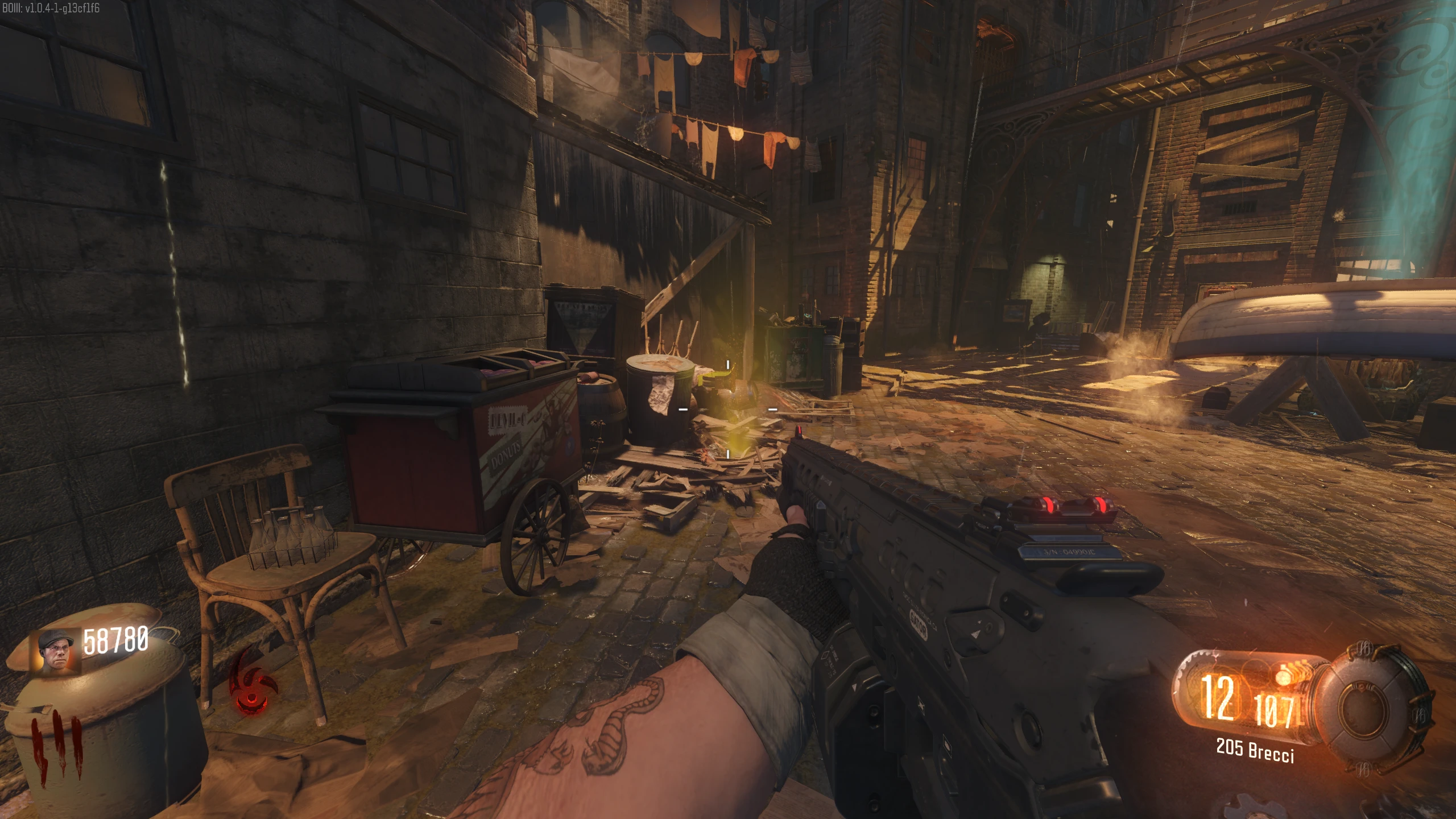This screenshot has height=819, width=1456.
Task: Click the player character portrait
Action: click(x=57, y=652)
